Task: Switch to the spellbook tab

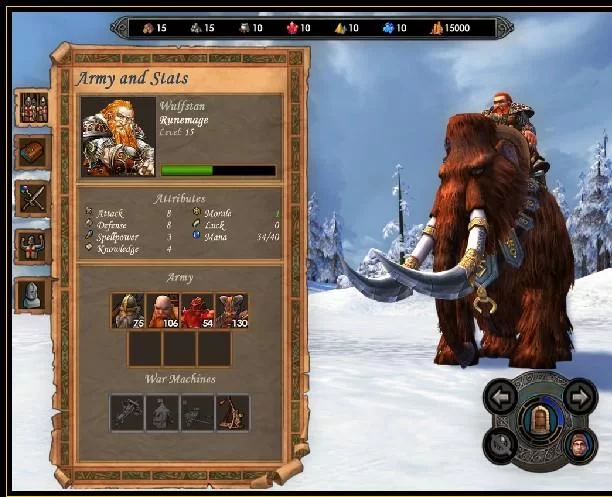Action: tap(33, 152)
